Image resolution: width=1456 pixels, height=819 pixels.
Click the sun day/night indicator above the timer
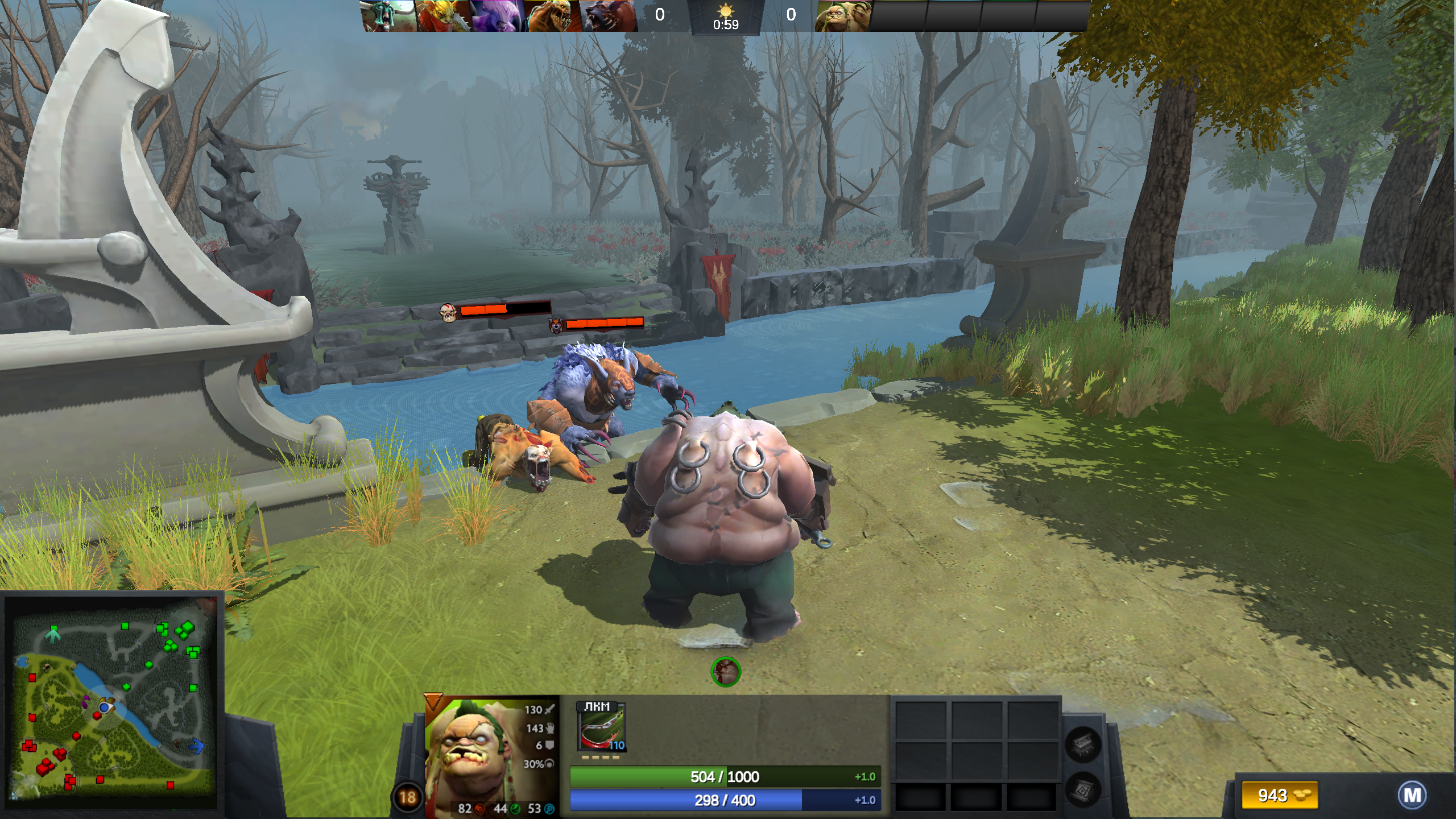tap(726, 13)
